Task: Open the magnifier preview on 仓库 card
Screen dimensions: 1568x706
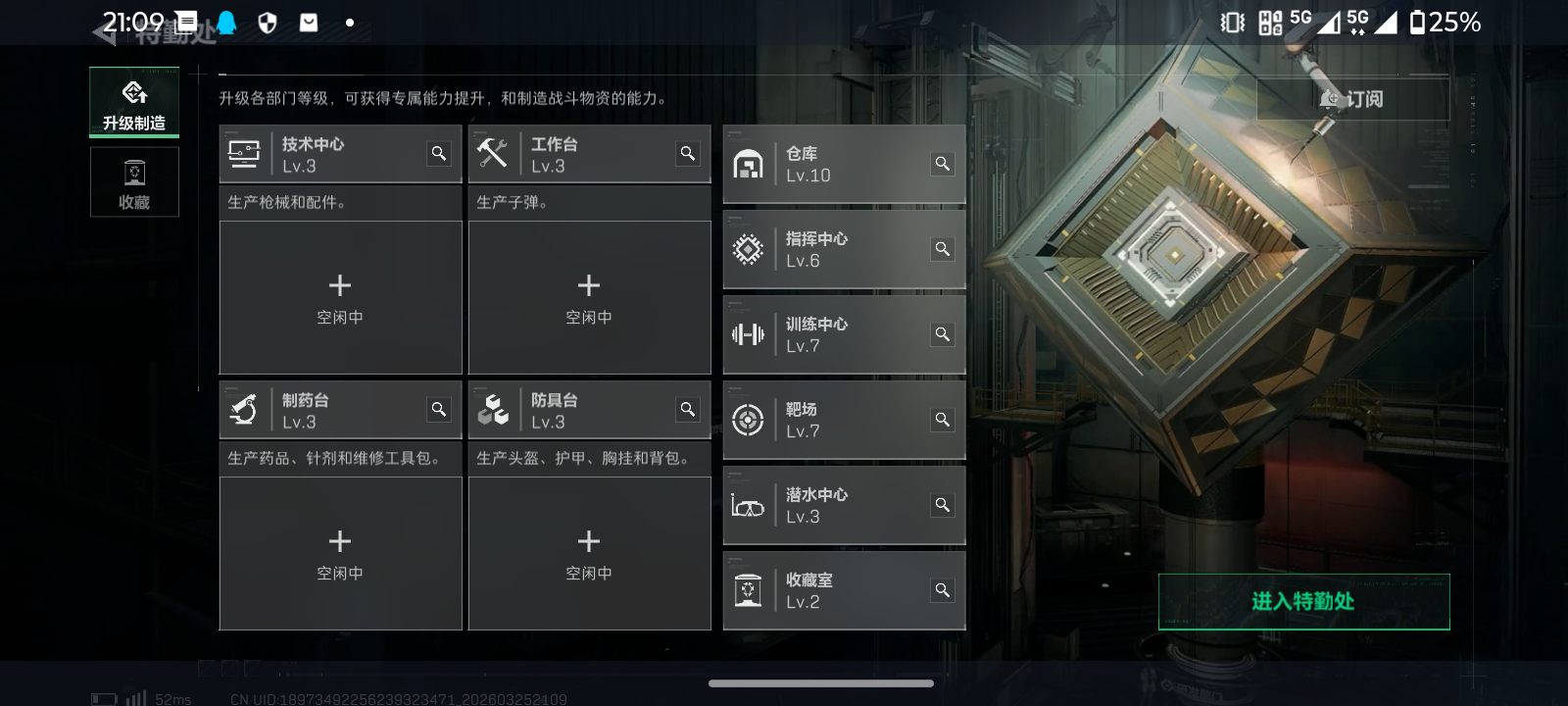Action: pos(942,164)
